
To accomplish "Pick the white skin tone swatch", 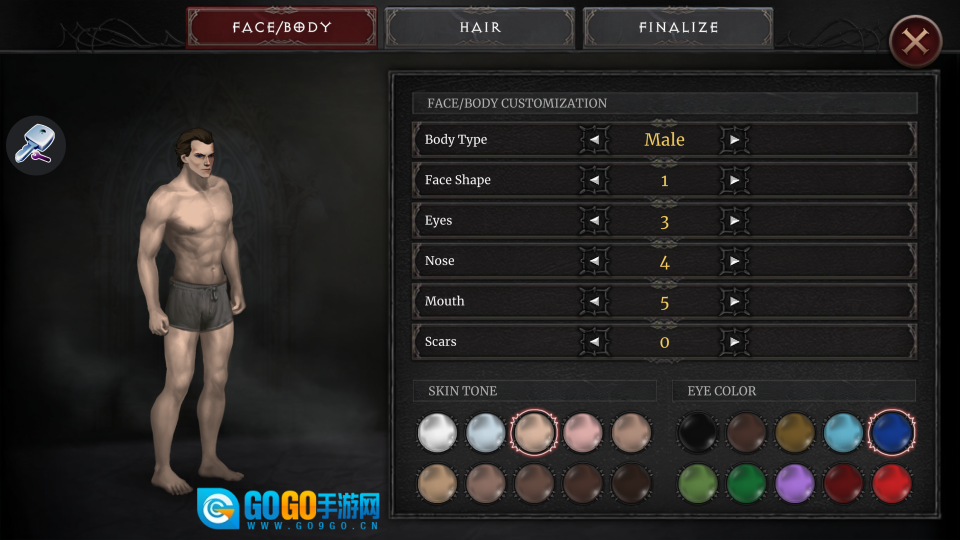I will click(437, 433).
